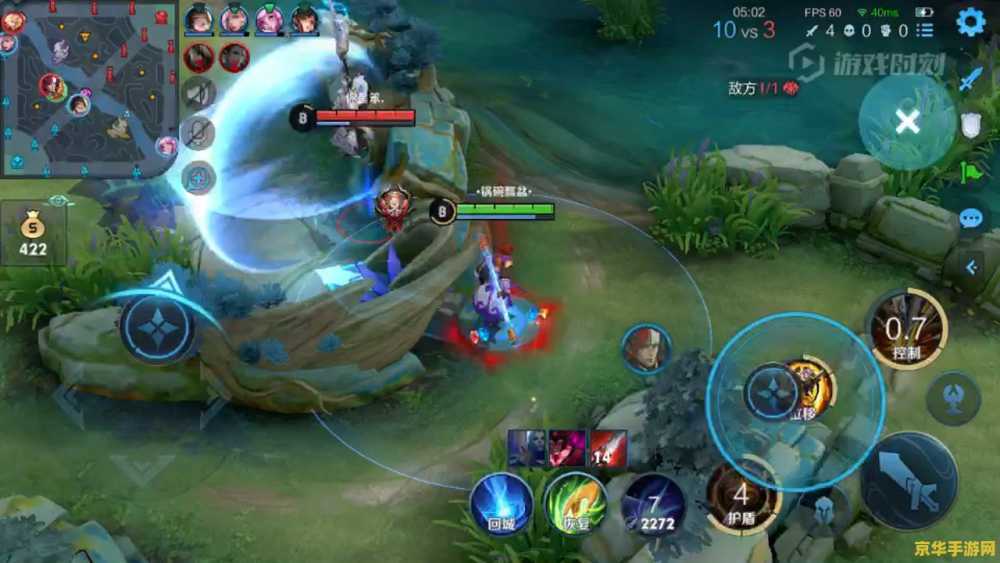Send the shield defend signal
The image size is (1000, 563).
click(970, 124)
